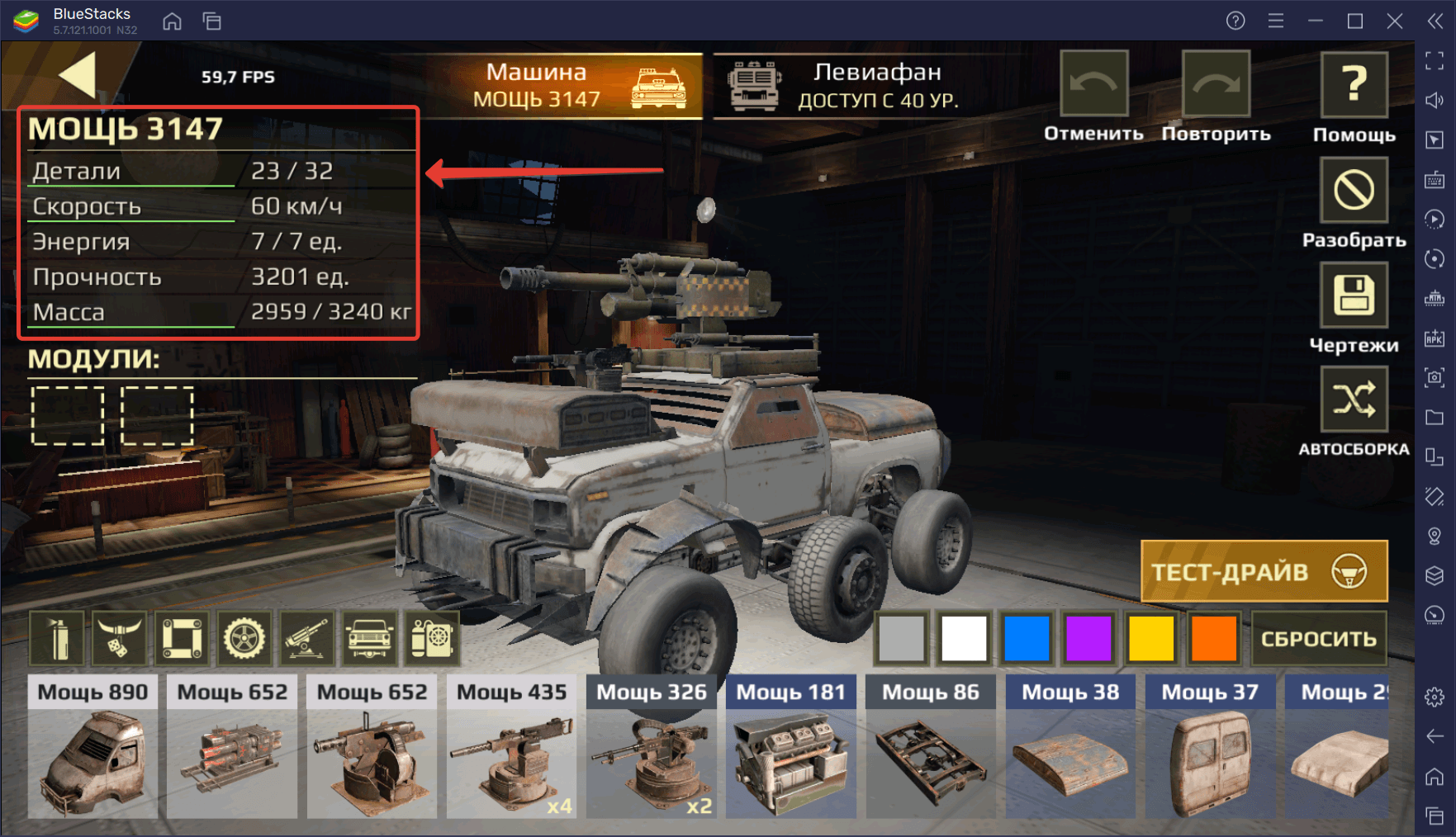Viewport: 1456px width, 837px height.
Task: Open the Чертежи blueprints menu
Action: point(1354,296)
